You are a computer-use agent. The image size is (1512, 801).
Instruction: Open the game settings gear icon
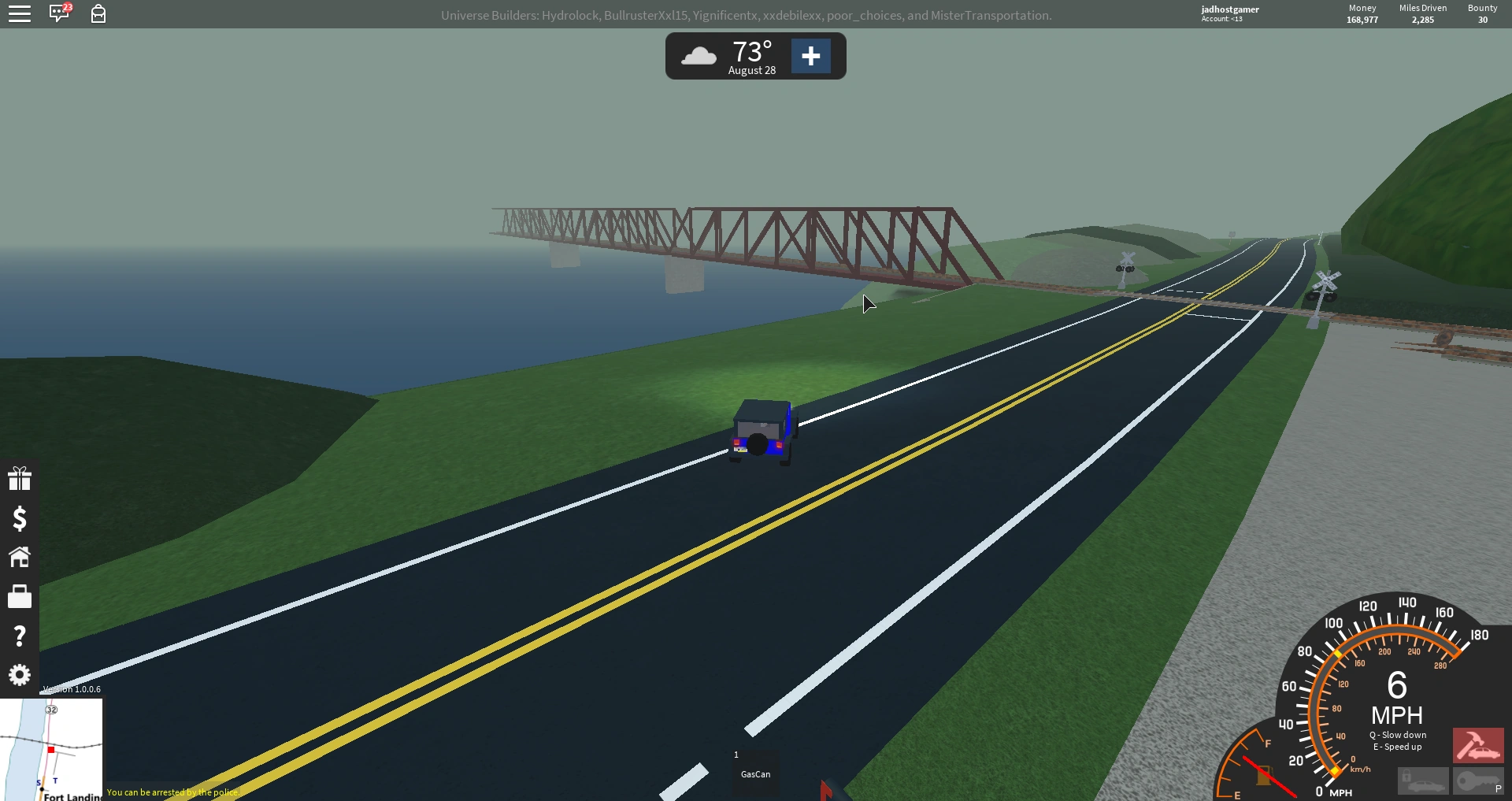pos(20,676)
